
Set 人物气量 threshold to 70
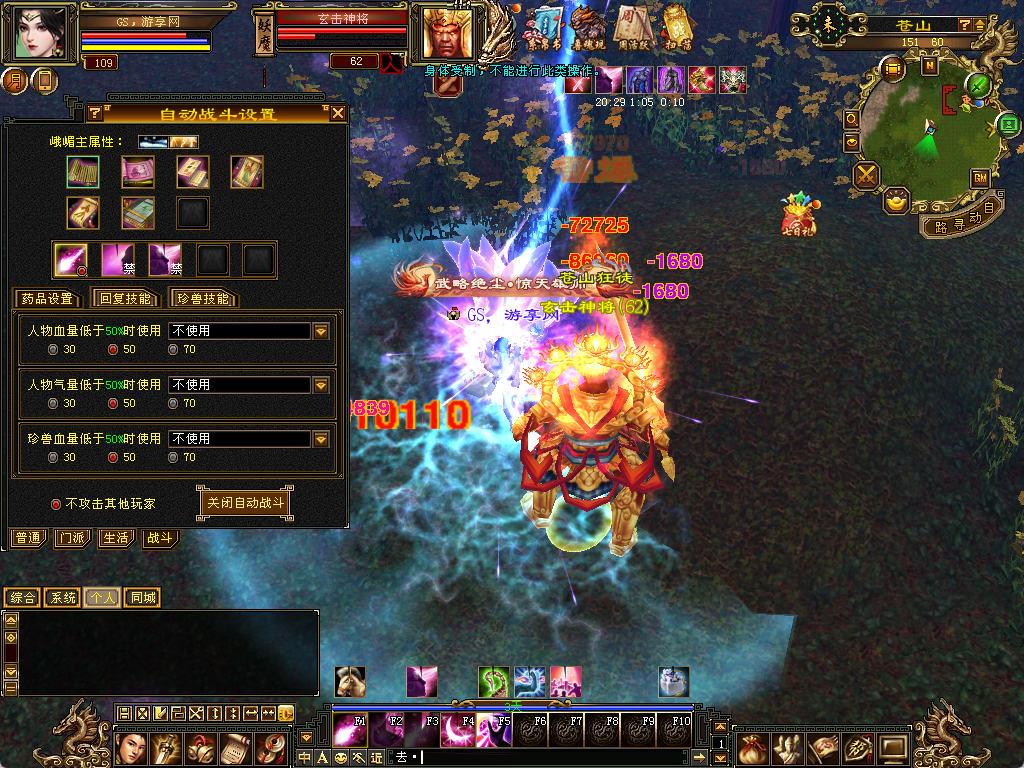(174, 404)
